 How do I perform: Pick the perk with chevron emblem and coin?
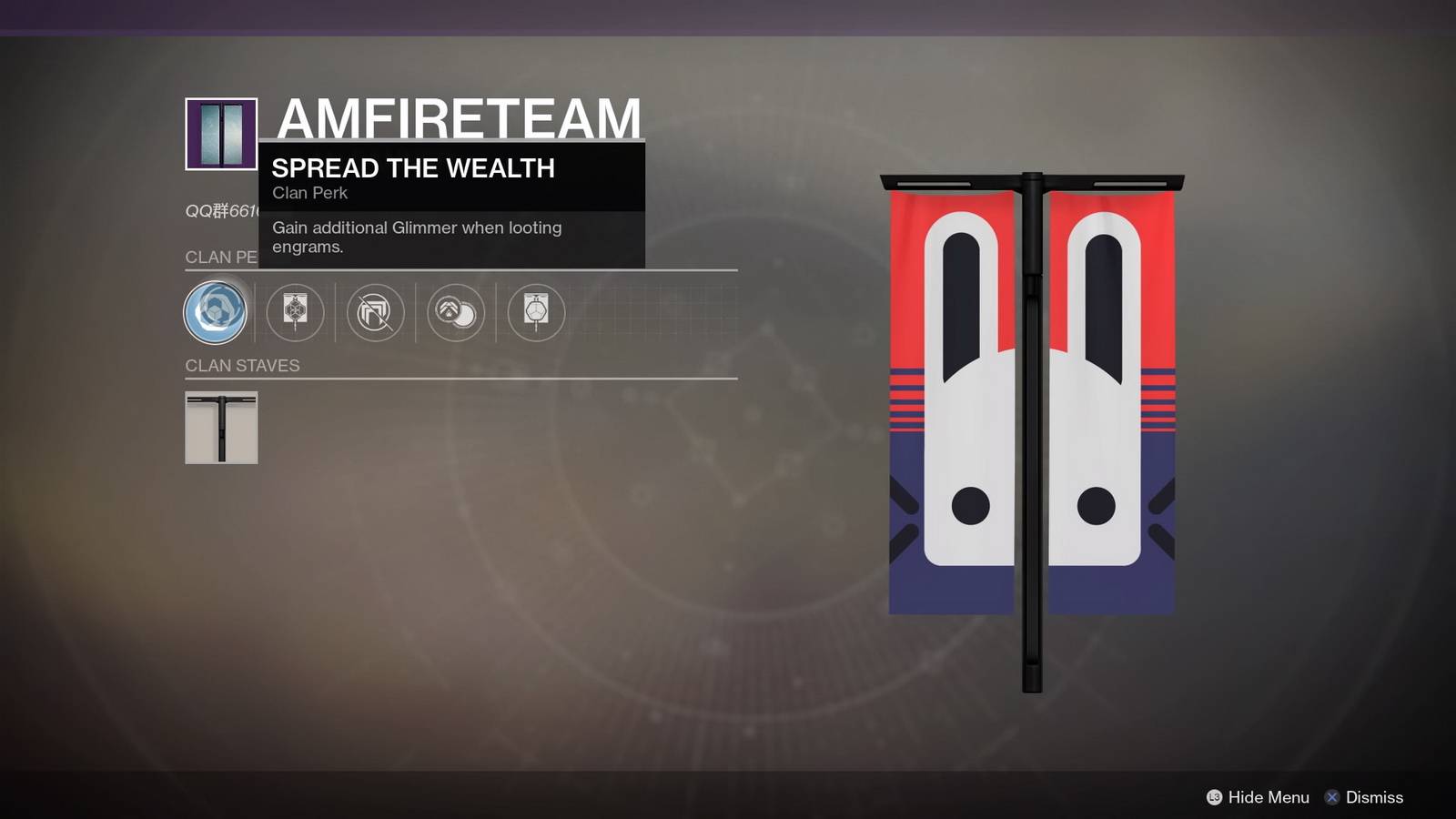pyautogui.click(x=455, y=312)
